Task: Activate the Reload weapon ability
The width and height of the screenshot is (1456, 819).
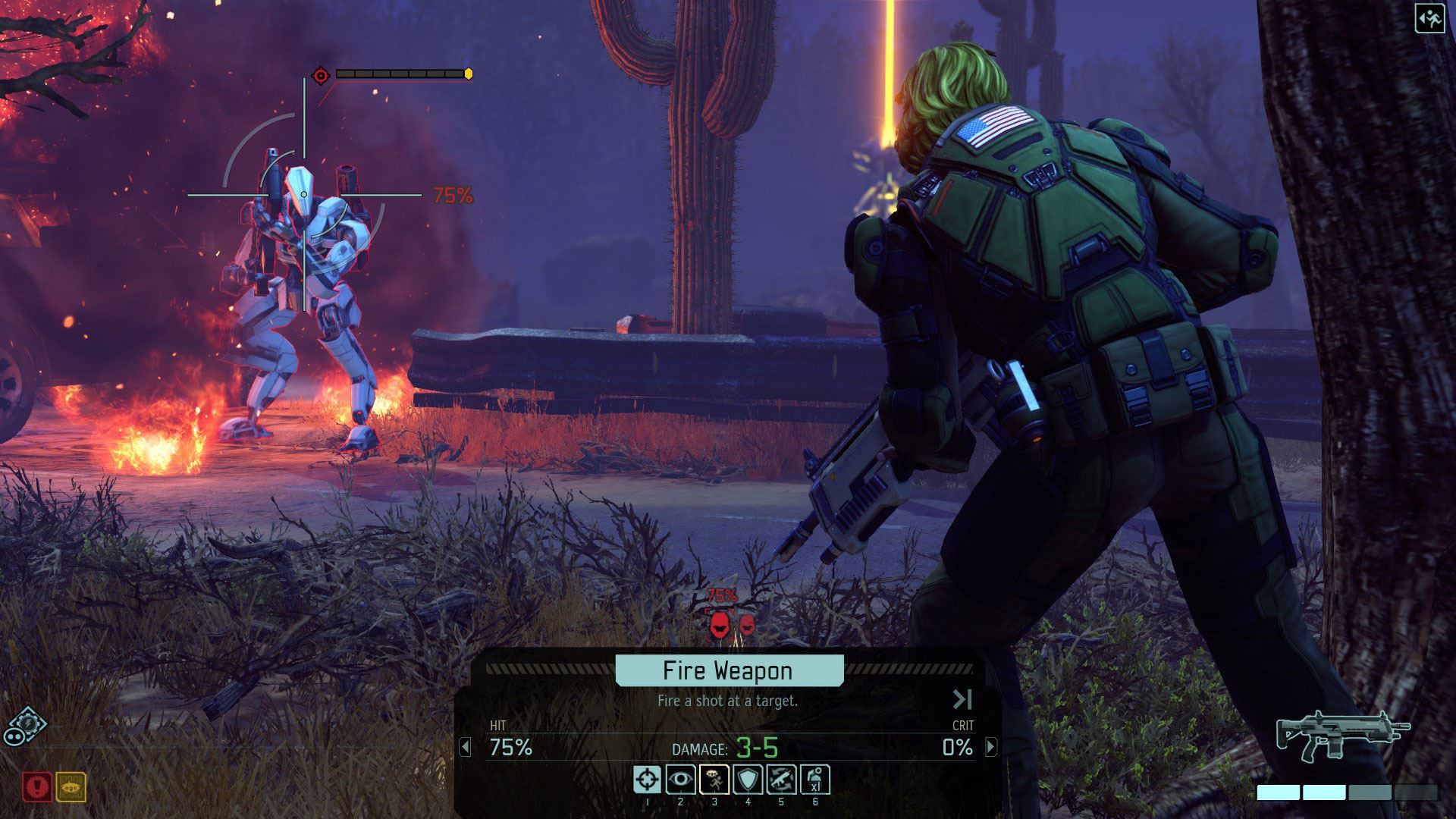Action: pyautogui.click(x=781, y=780)
